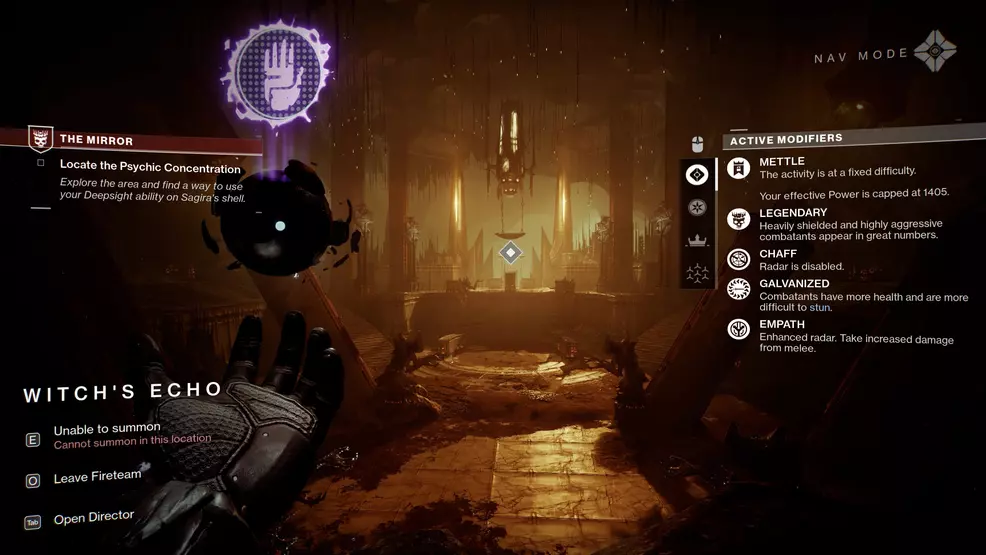Choose the Empath modifier icon
The image size is (986, 555).
point(739,329)
